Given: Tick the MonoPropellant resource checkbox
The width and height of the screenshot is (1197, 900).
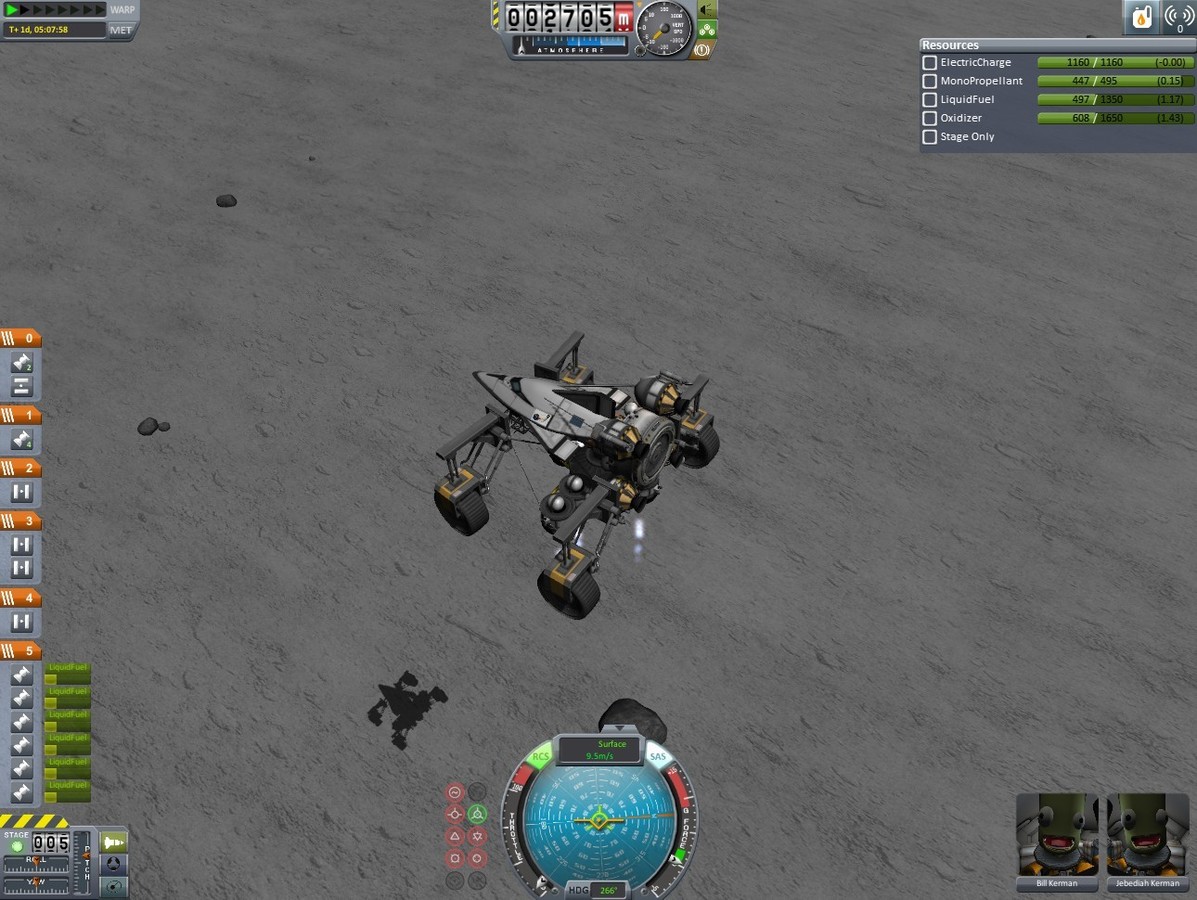Looking at the screenshot, I should (x=930, y=81).
